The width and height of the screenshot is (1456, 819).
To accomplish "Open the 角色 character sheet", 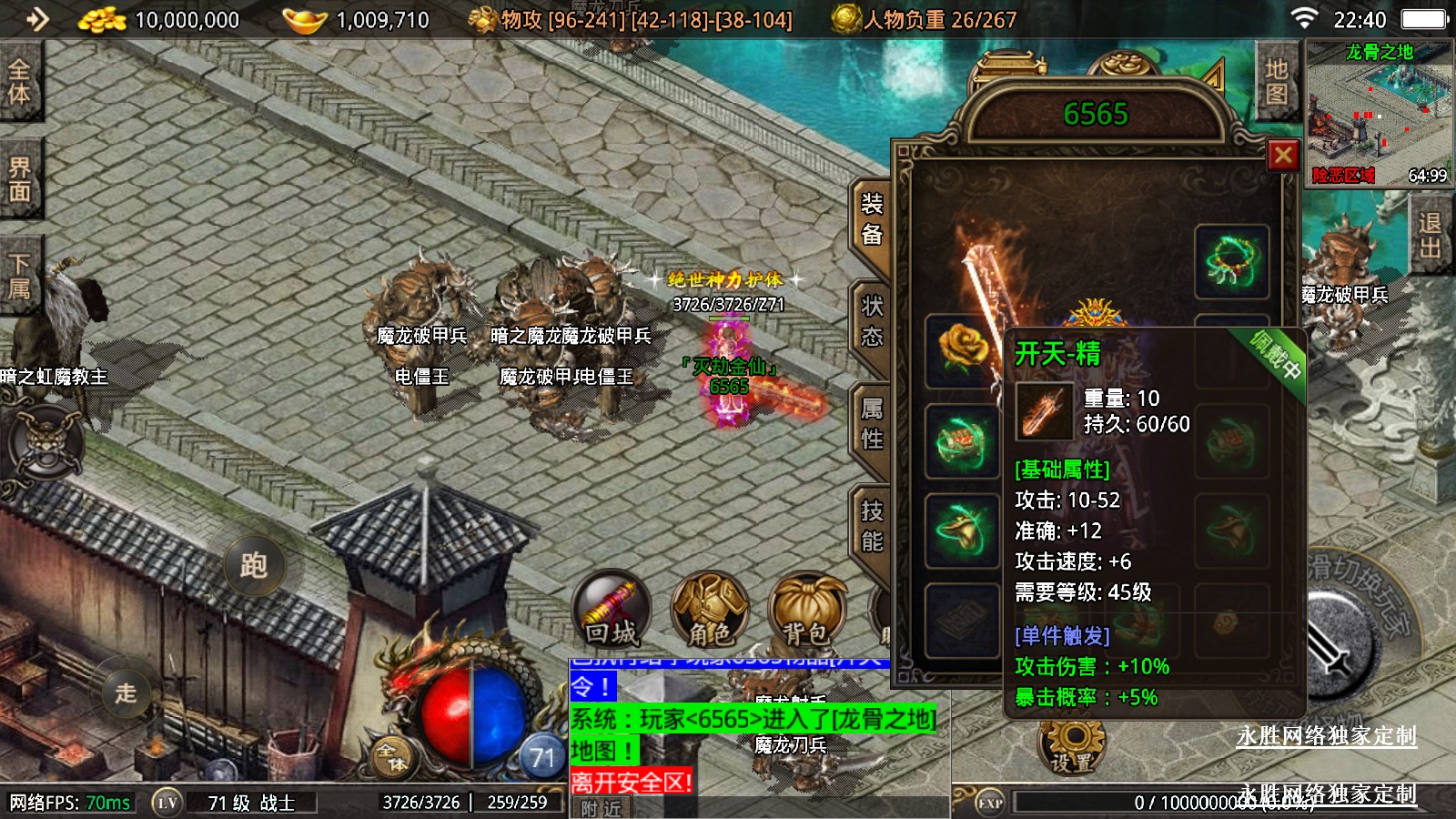I will [x=710, y=608].
